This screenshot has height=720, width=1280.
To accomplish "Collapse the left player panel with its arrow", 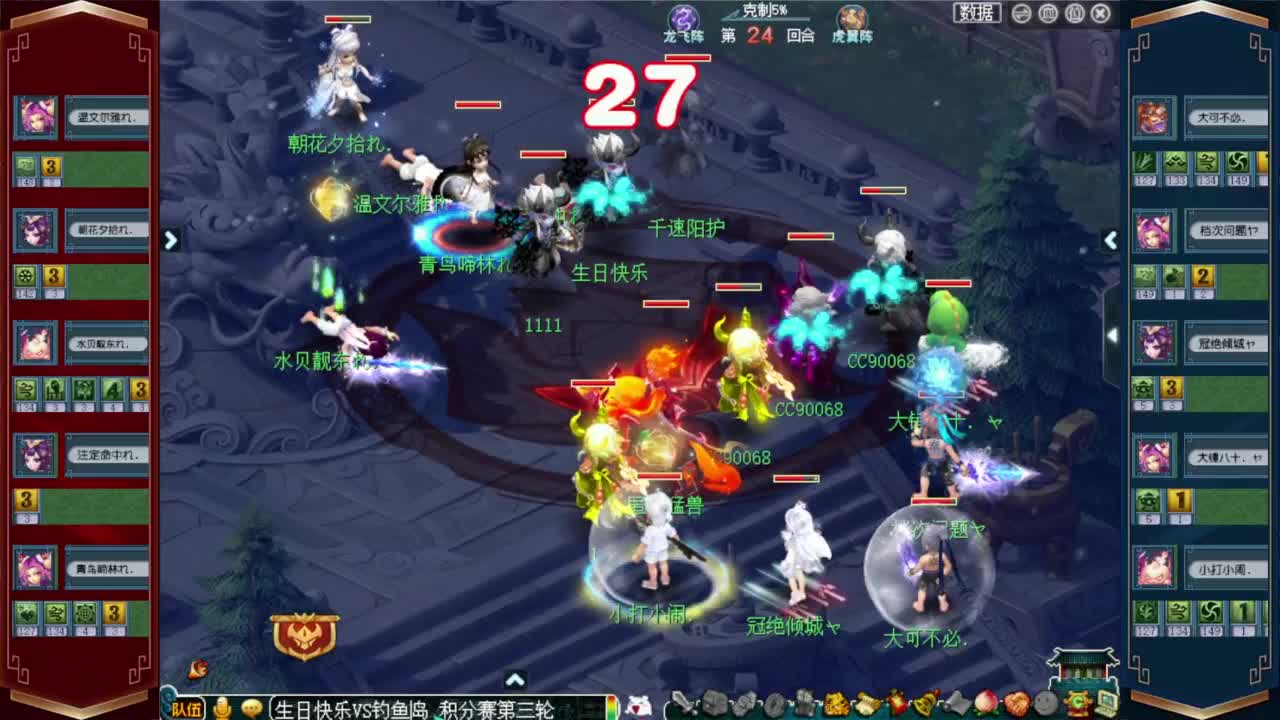I will 172,241.
